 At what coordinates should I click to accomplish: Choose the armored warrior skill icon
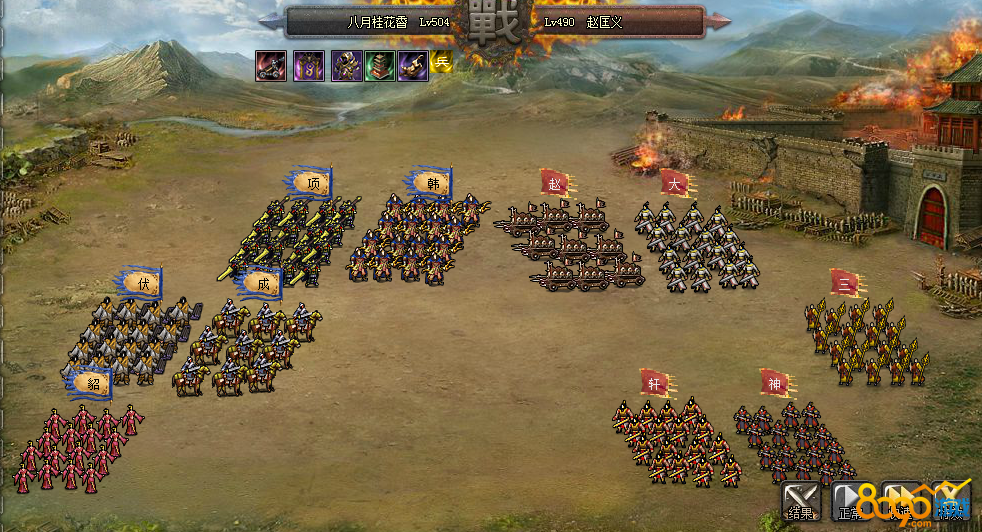(346, 66)
